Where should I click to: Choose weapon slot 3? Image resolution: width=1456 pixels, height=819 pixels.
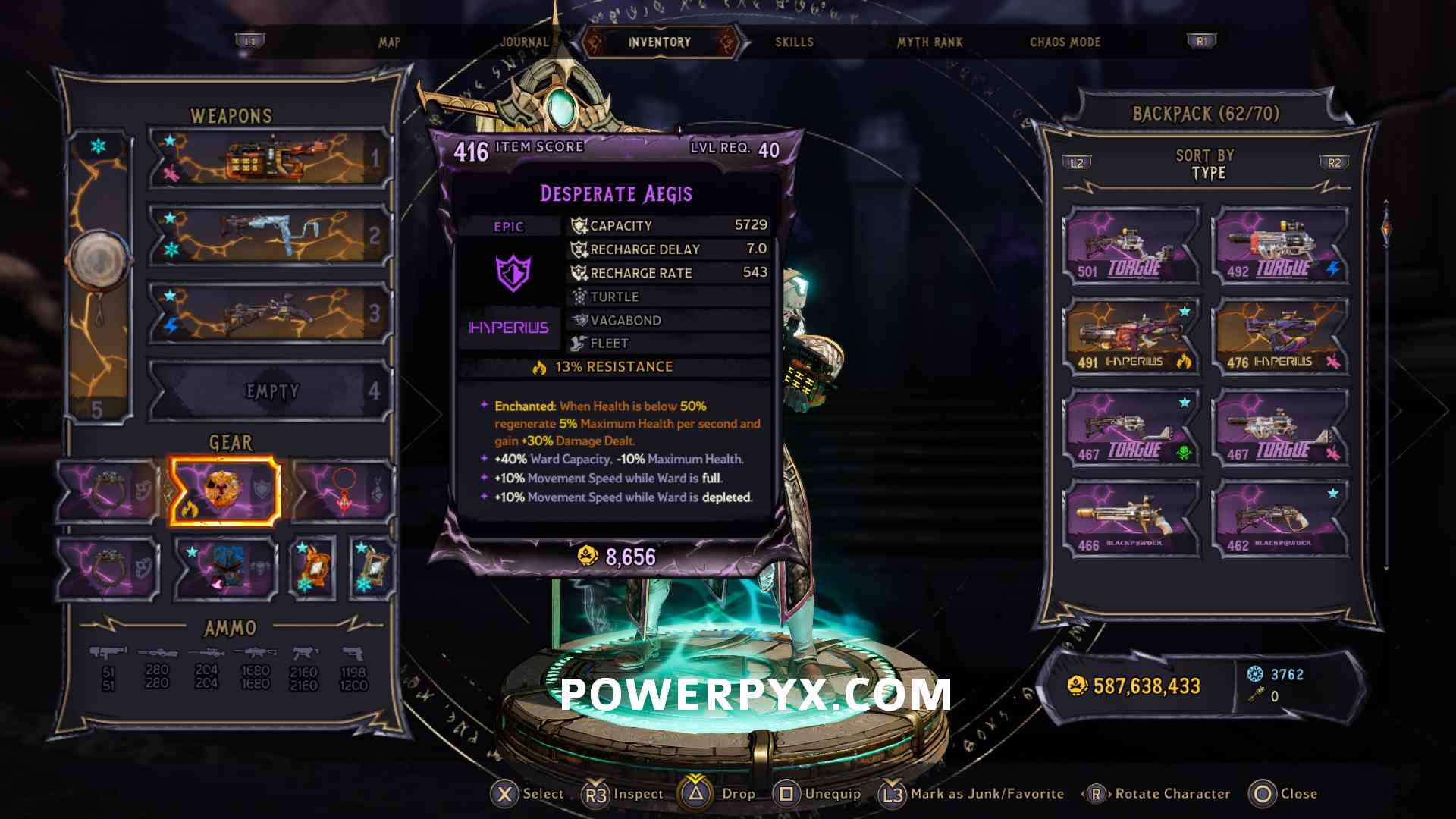coord(270,313)
